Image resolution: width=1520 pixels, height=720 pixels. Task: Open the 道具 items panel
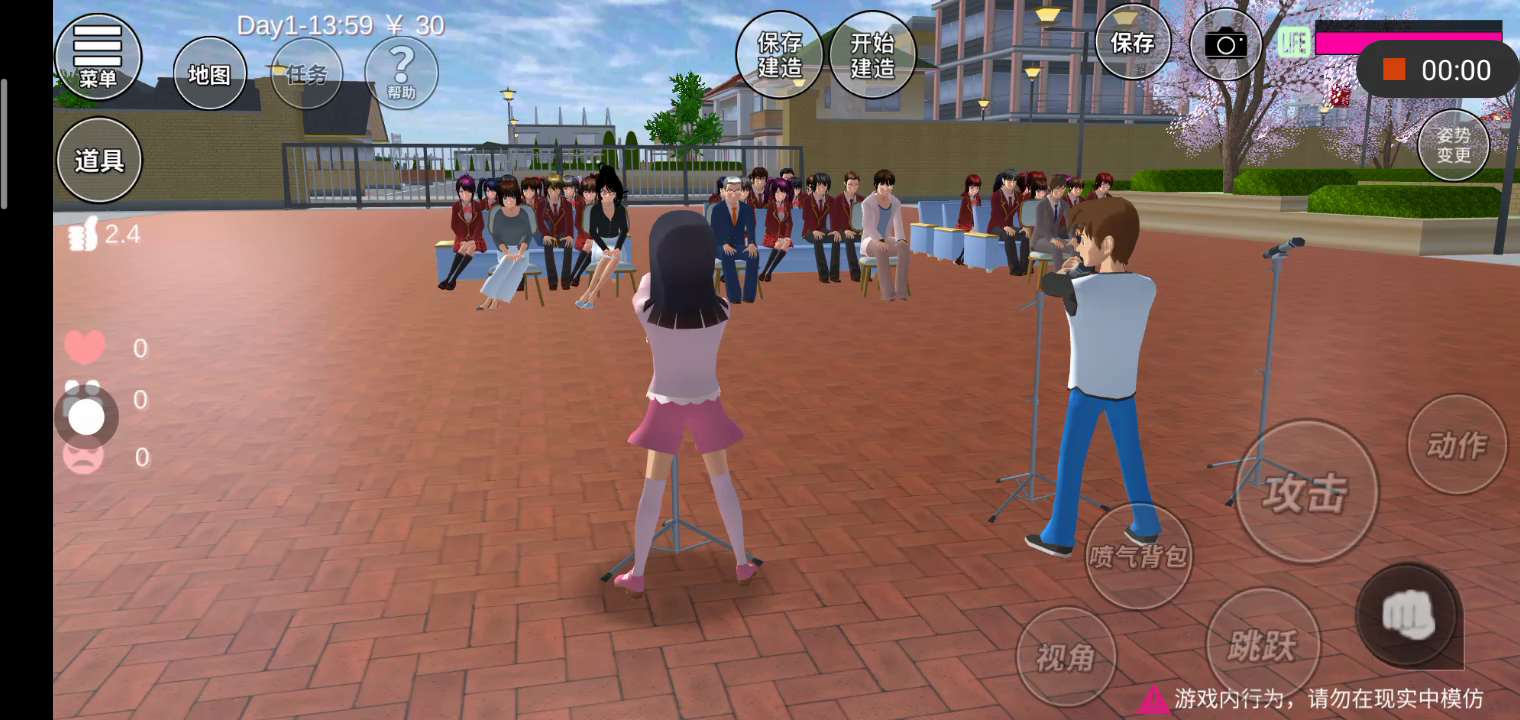point(99,160)
